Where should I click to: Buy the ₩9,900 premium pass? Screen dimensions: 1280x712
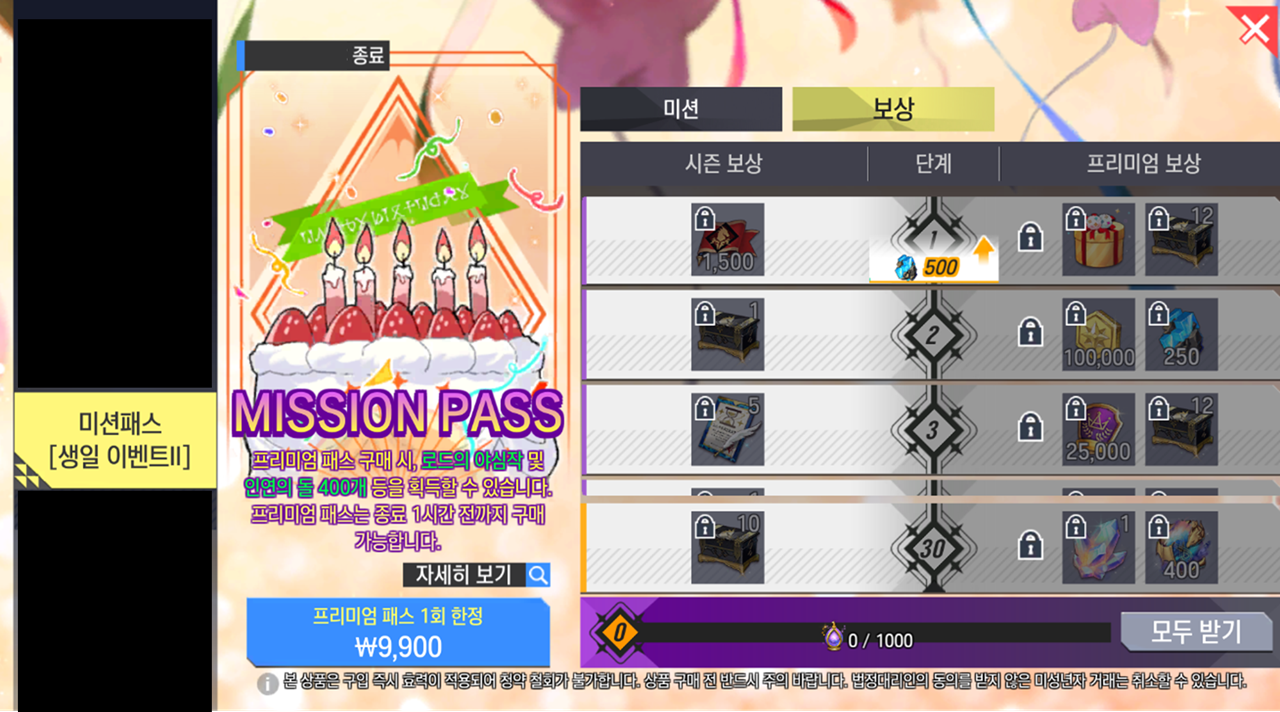[x=398, y=632]
